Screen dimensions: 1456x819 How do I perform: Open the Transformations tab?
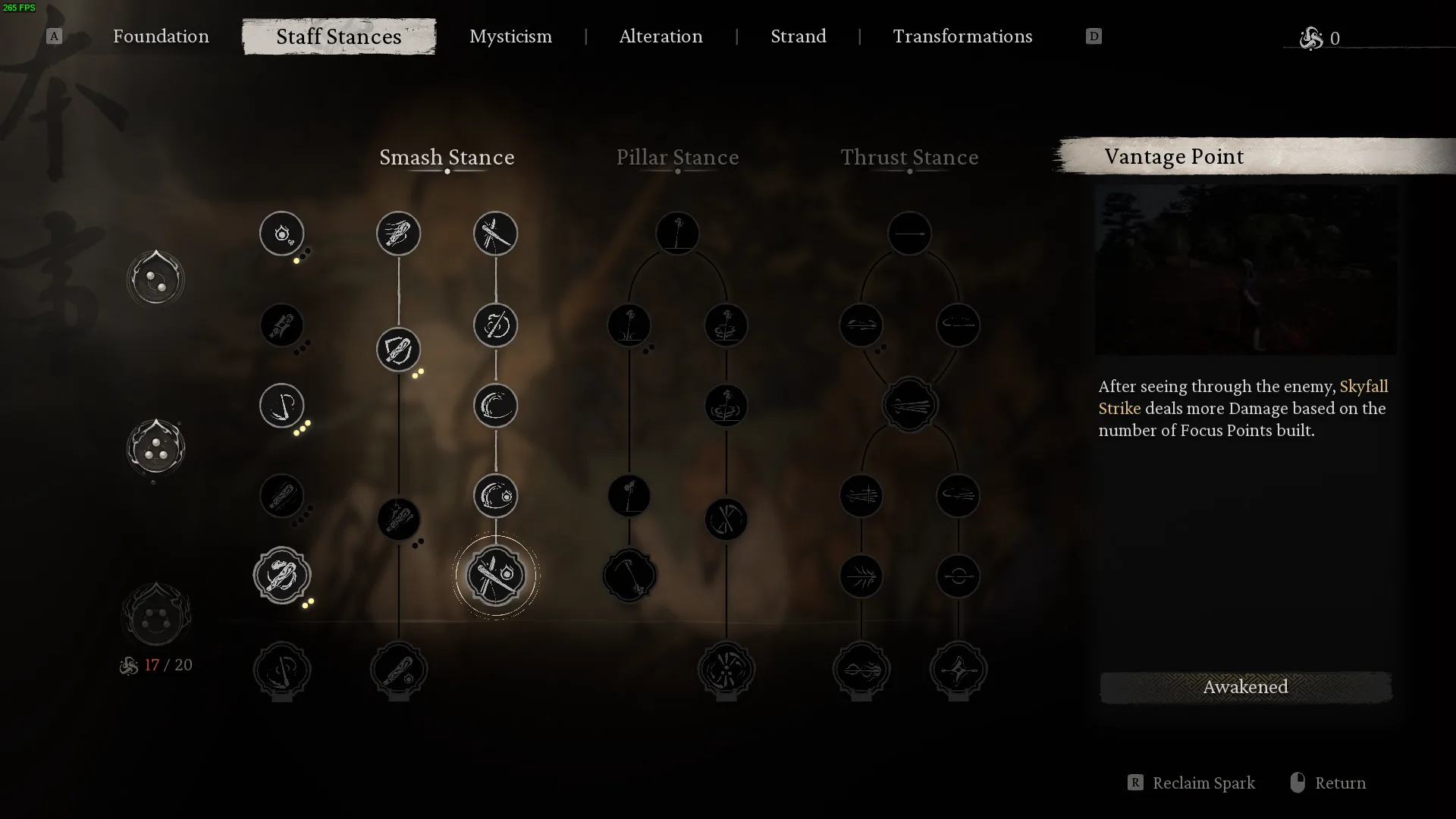(x=962, y=36)
